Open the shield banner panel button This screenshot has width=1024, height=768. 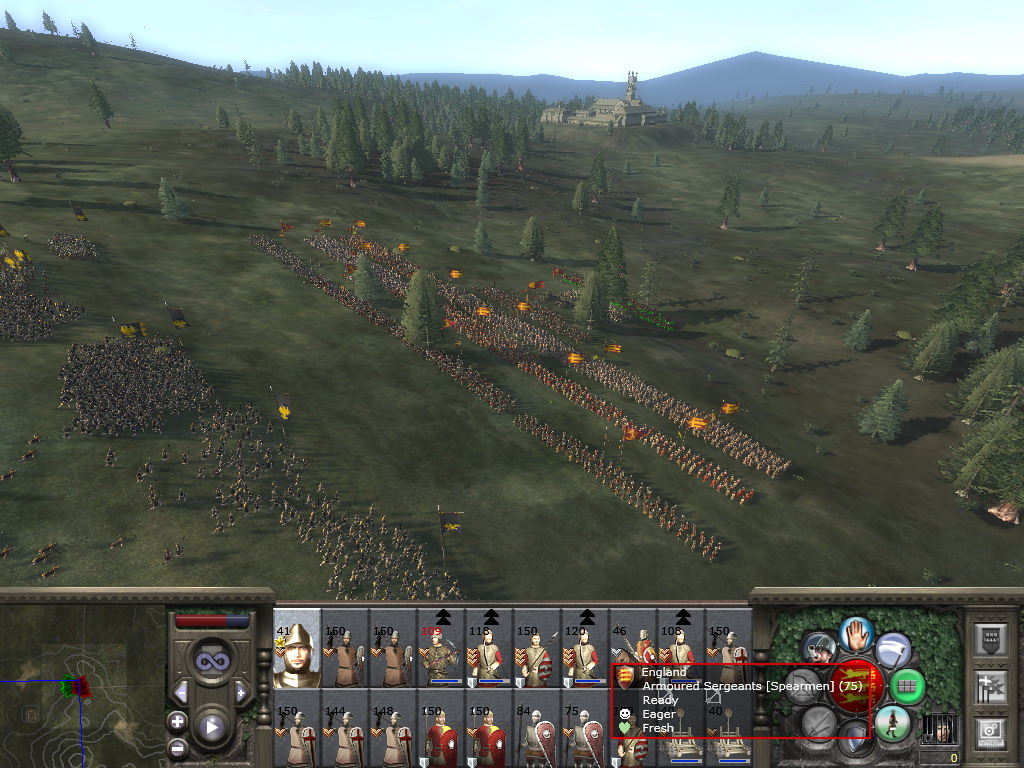988,640
